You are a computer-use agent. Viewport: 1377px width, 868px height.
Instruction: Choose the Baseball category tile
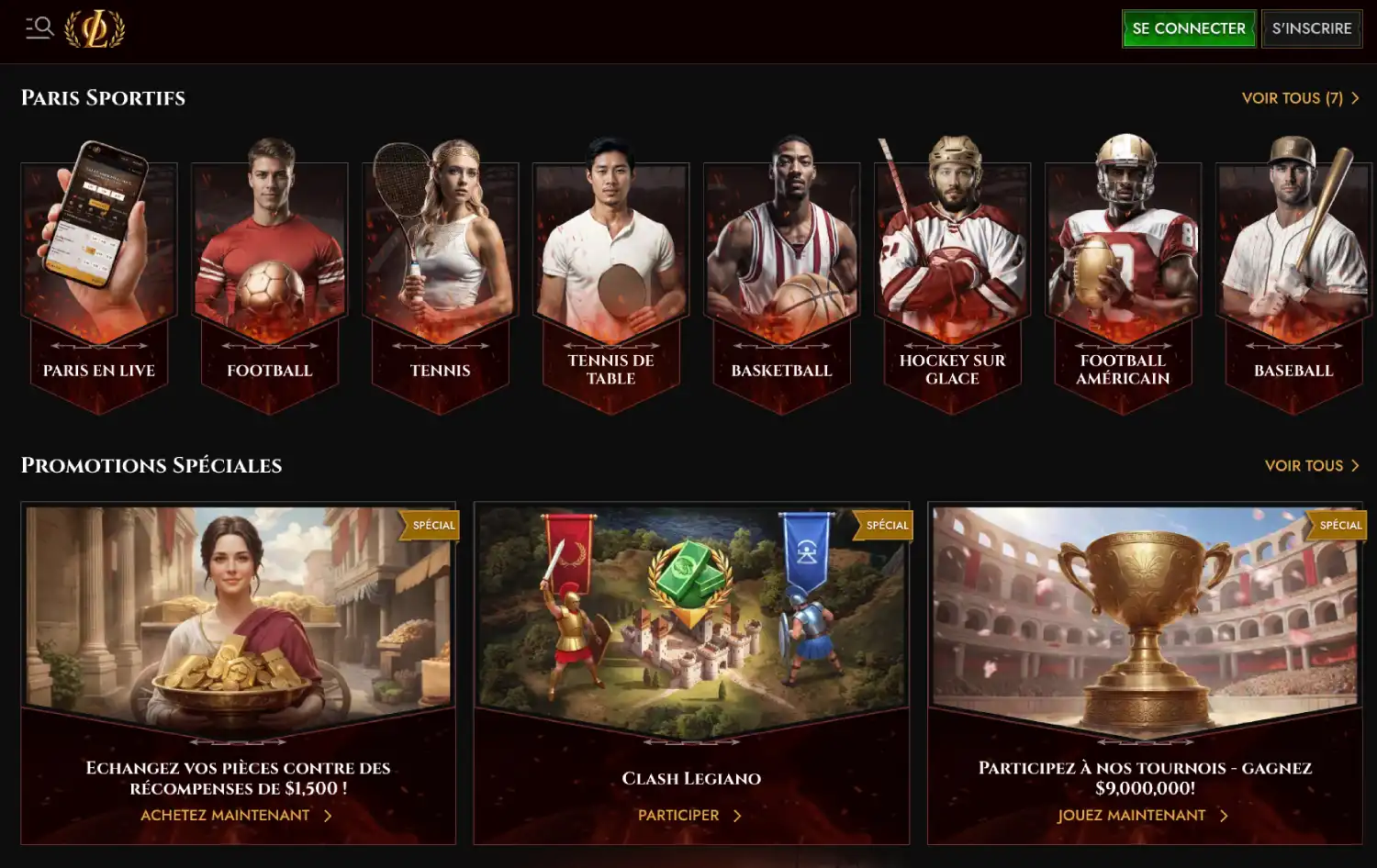[1293, 275]
